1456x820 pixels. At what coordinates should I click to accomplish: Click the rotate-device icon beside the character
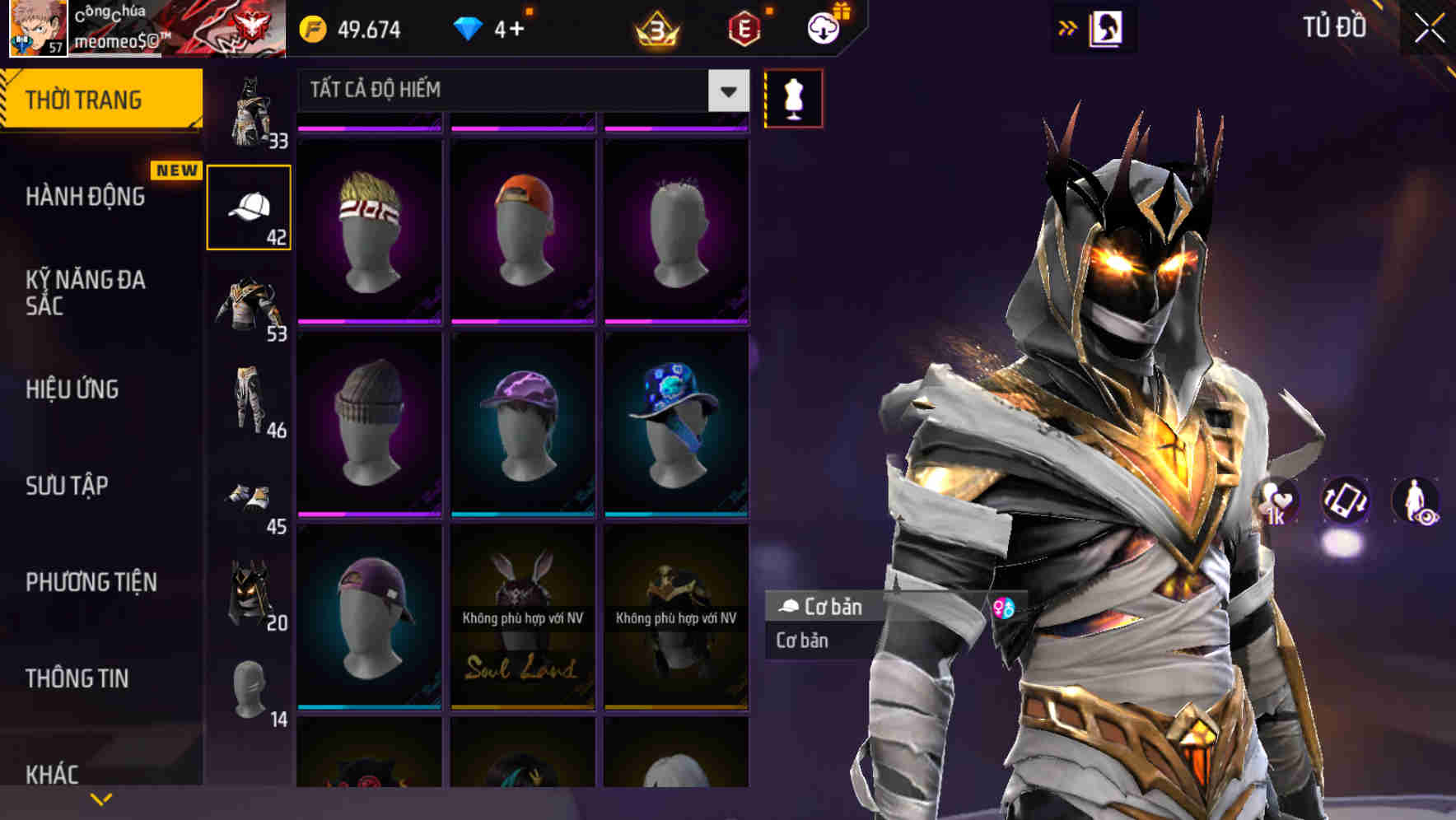(1345, 502)
